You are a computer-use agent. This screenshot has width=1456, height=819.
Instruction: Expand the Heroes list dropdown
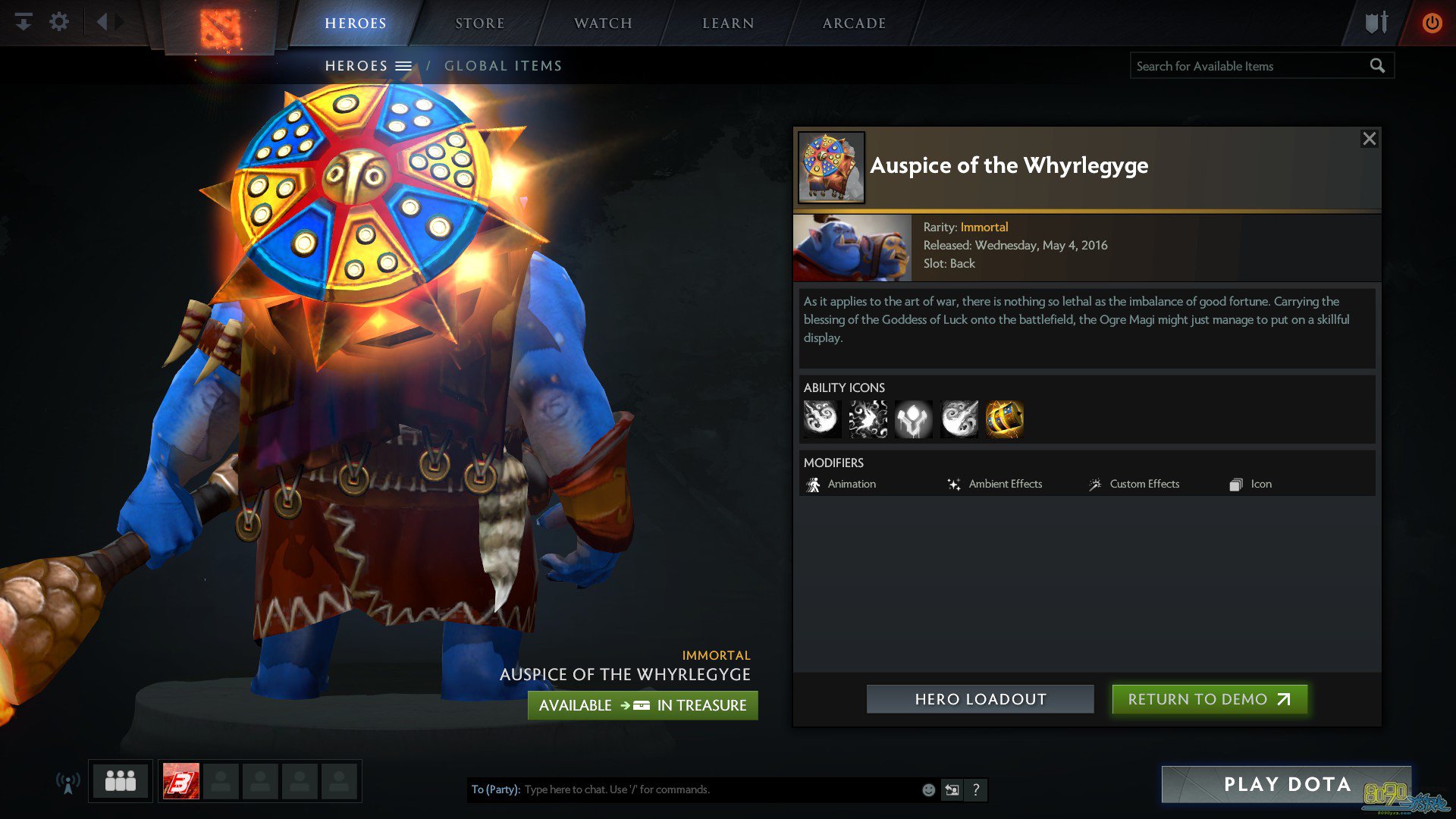403,66
